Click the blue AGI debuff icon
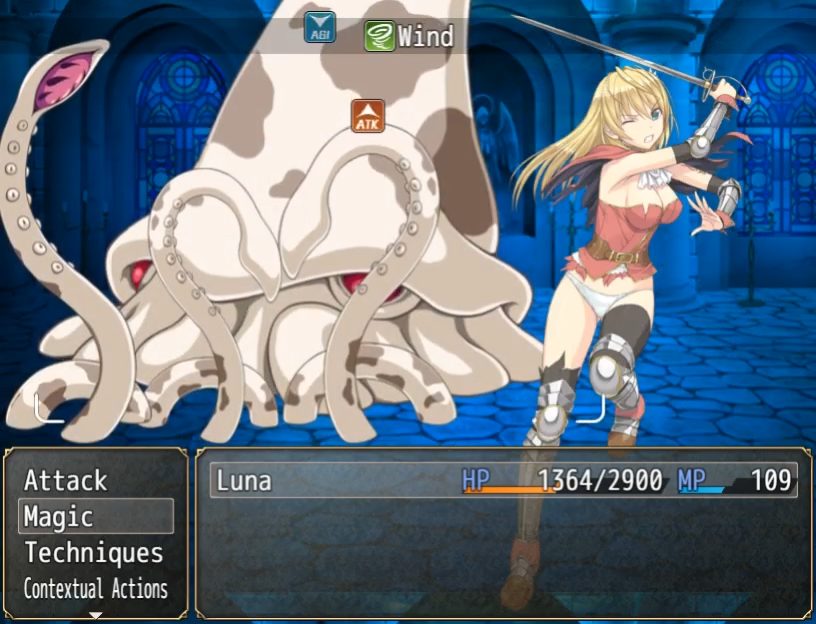The height and width of the screenshot is (624, 816). [320, 27]
